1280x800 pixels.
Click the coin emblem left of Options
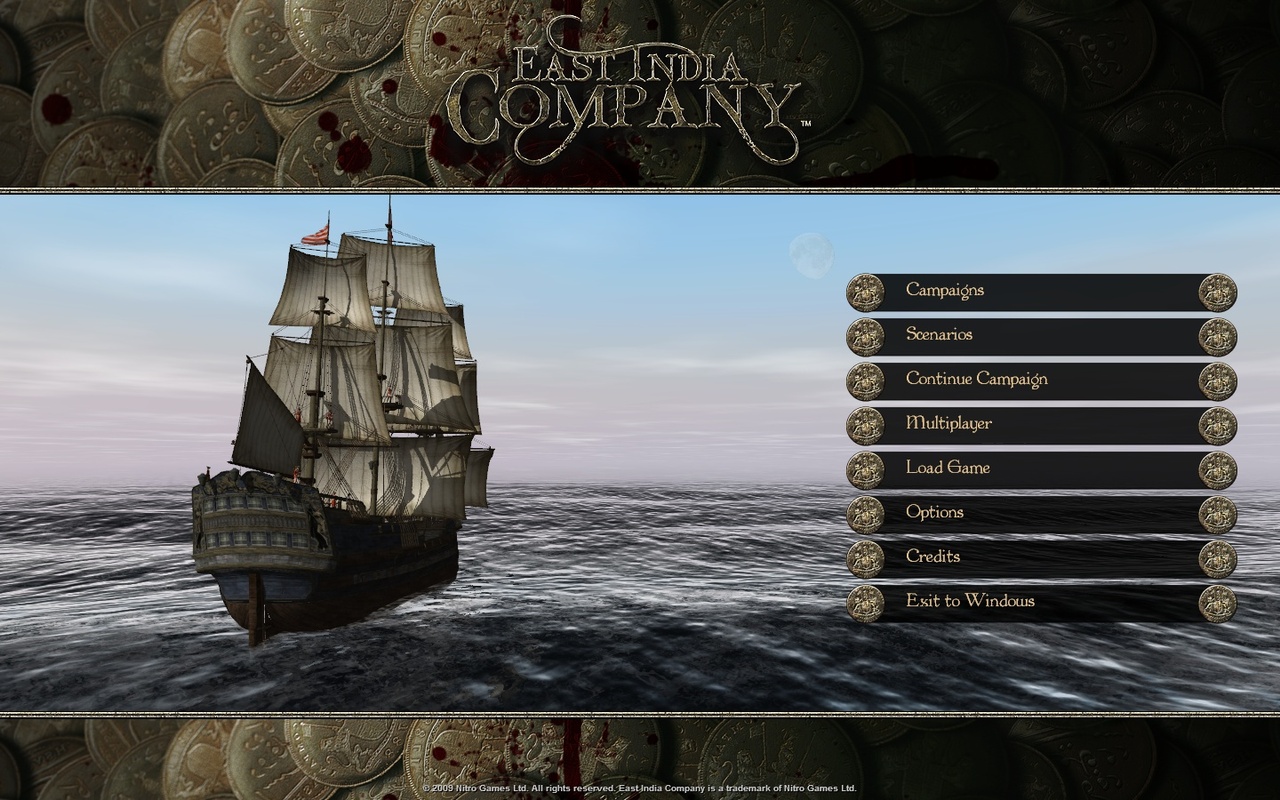pos(864,512)
